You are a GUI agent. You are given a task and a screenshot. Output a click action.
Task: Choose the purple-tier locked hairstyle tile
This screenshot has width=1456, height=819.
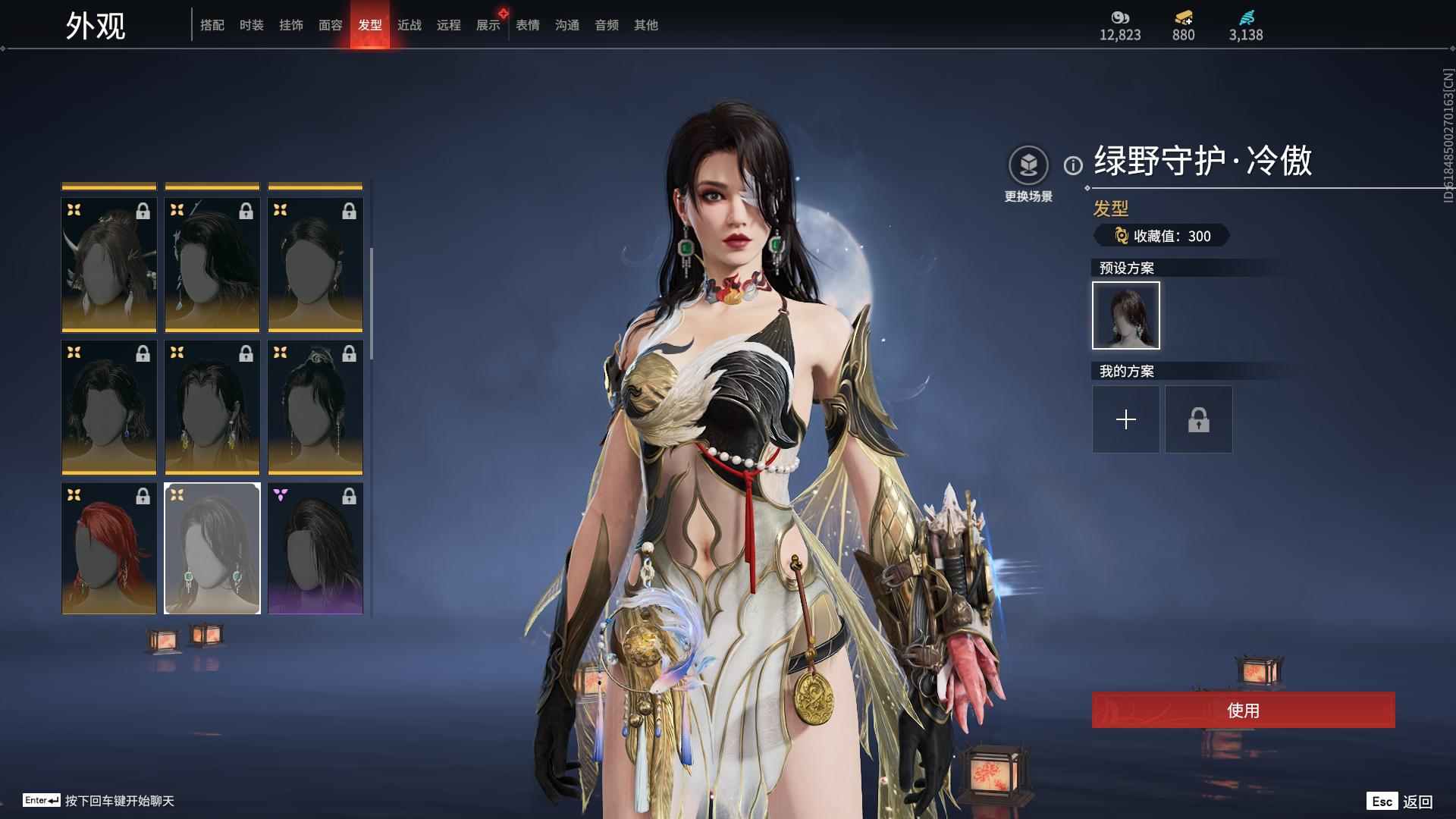click(x=315, y=548)
